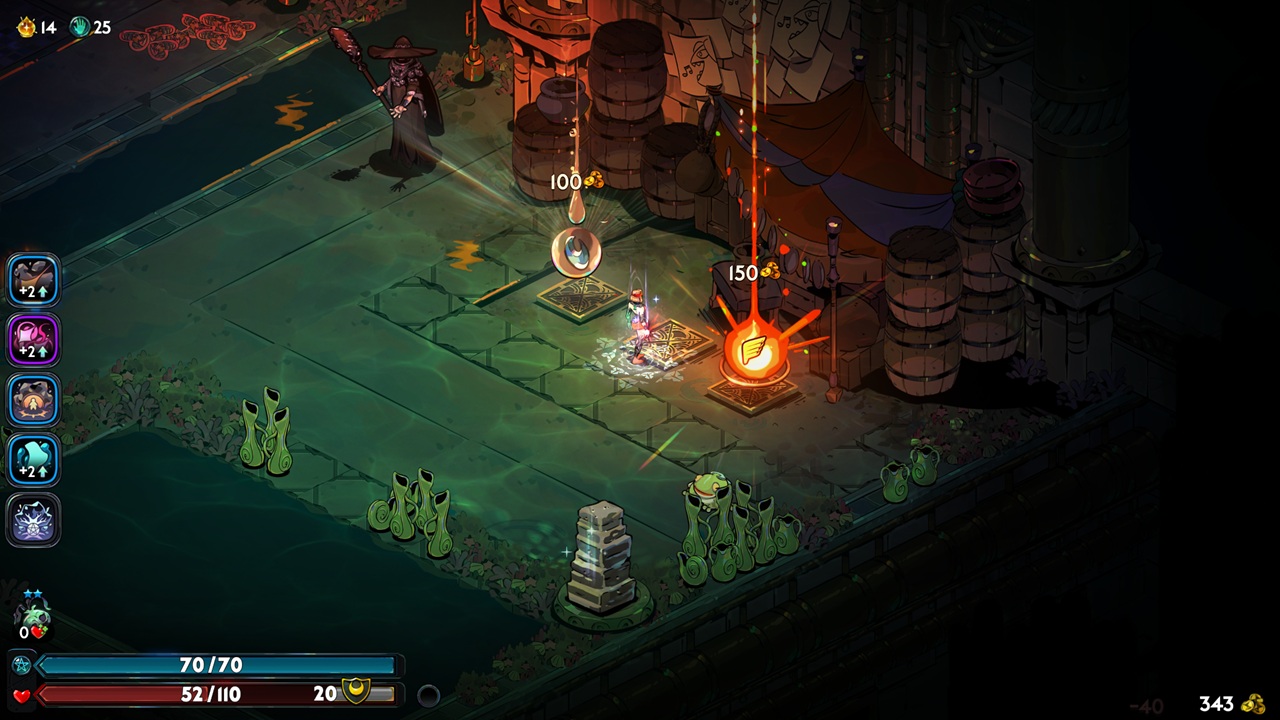The width and height of the screenshot is (1280, 720).
Task: Click the frog familiar portrait icon
Action: point(34,612)
